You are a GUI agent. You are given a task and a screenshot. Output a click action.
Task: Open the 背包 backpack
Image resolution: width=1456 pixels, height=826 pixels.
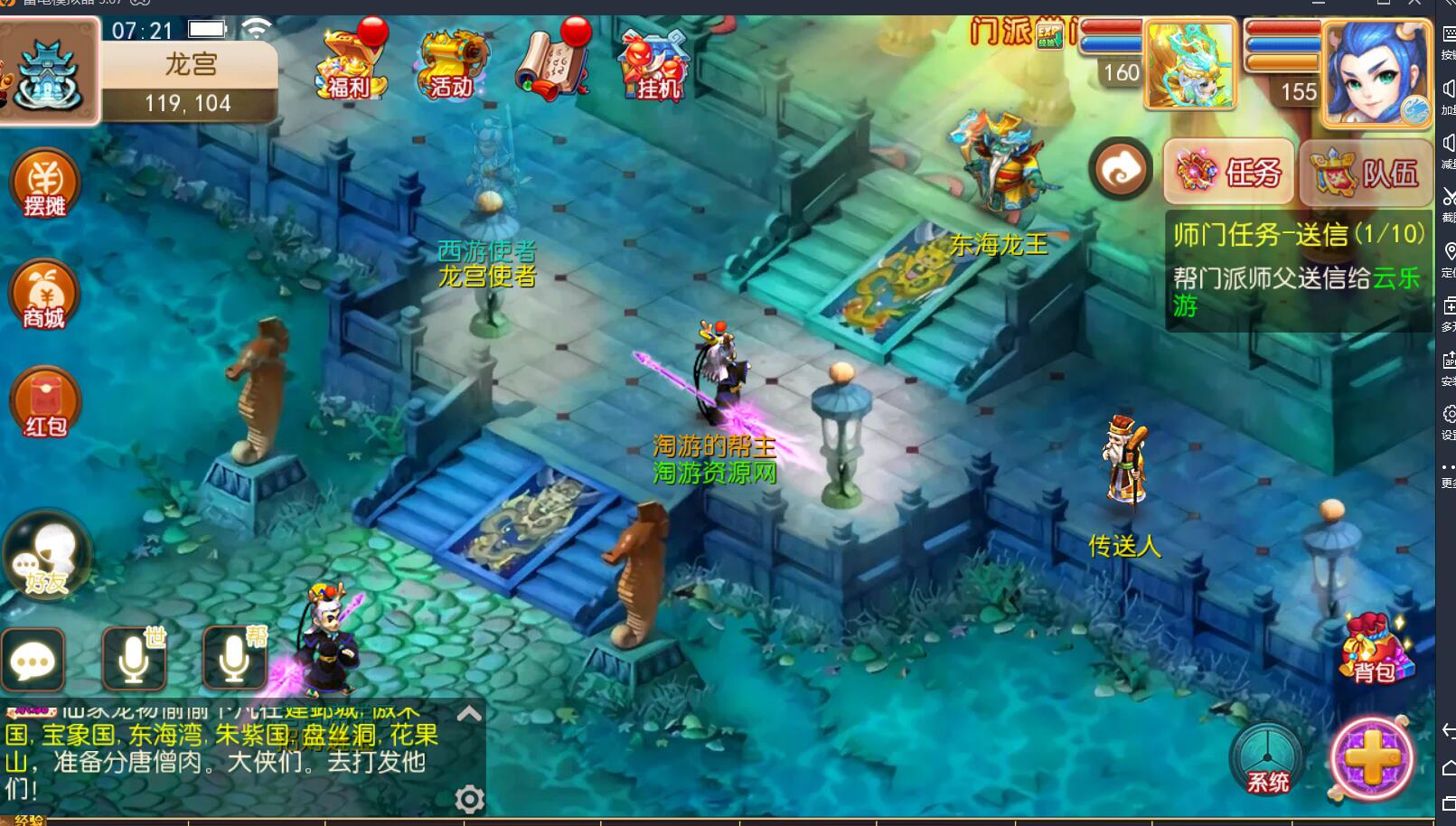[x=1374, y=651]
